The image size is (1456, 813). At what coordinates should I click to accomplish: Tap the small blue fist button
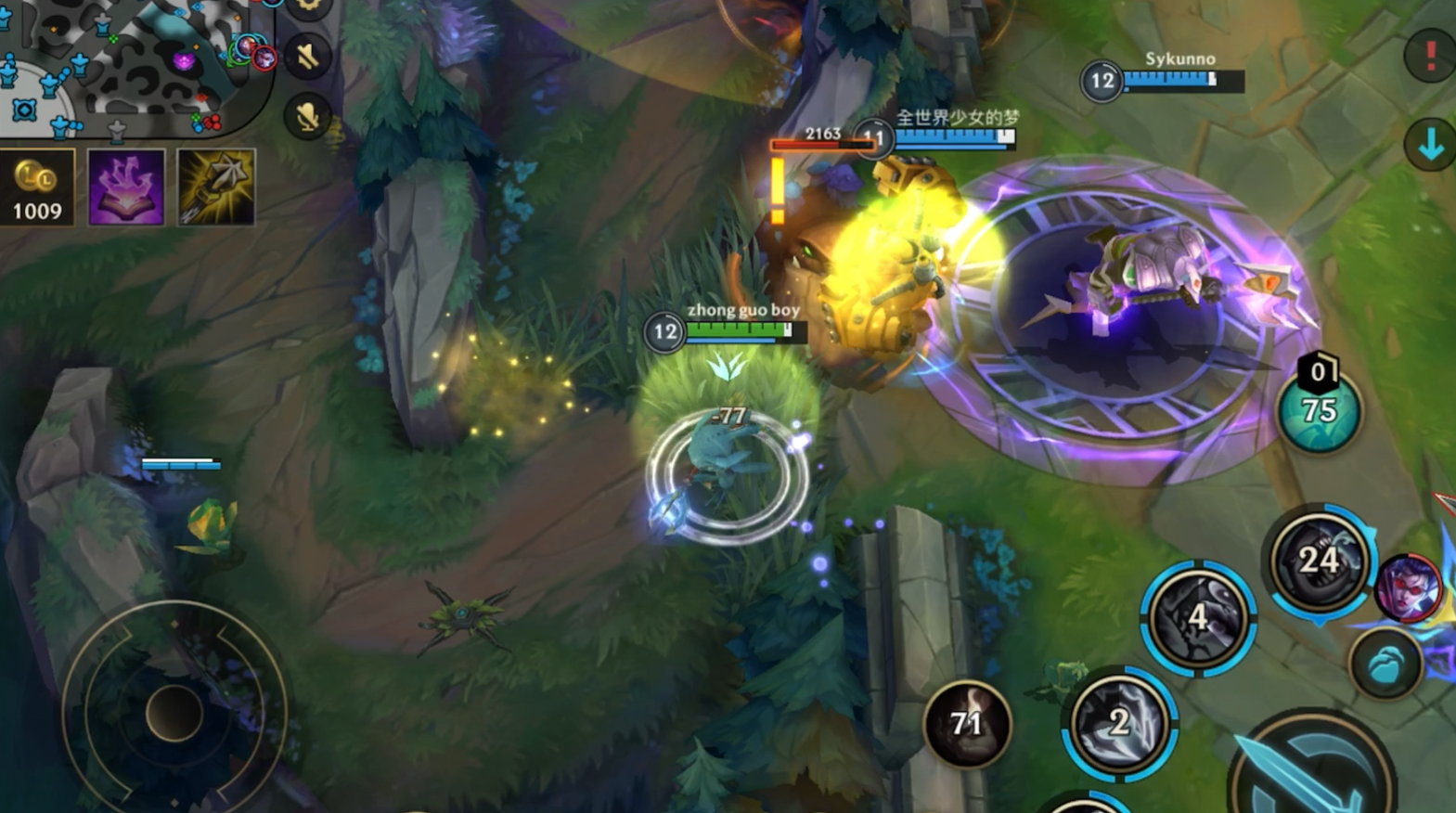pyautogui.click(x=1385, y=665)
